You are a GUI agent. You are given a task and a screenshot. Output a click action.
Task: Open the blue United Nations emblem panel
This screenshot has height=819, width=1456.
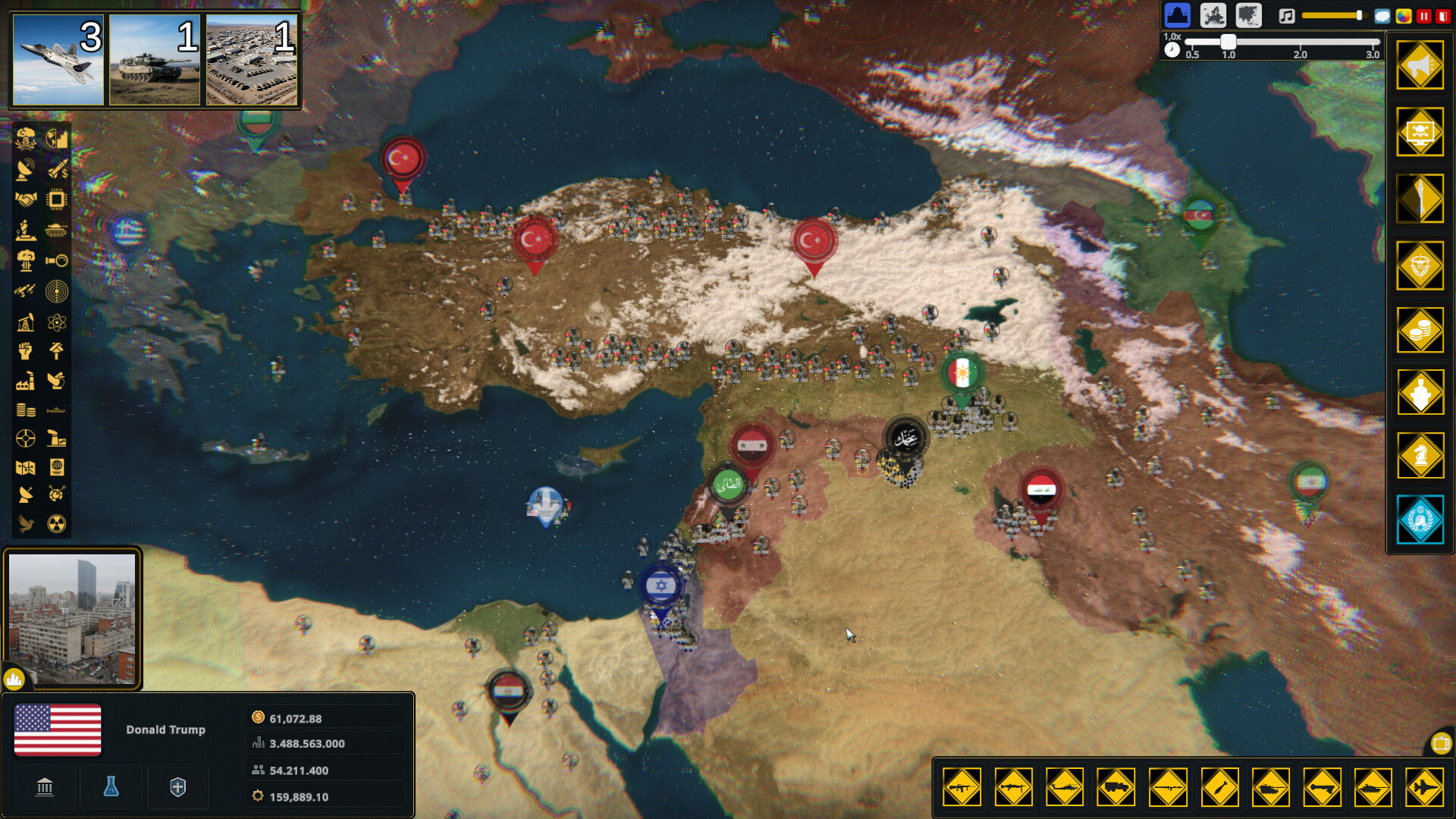[1420, 520]
